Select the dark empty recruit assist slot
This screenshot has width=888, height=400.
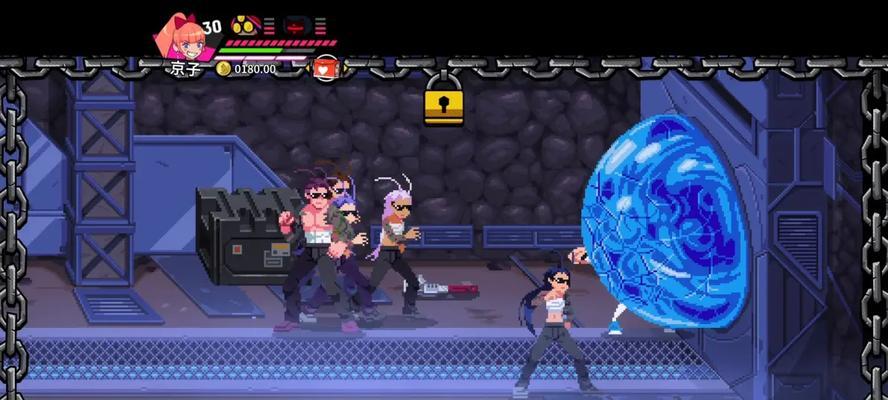pyautogui.click(x=296, y=25)
